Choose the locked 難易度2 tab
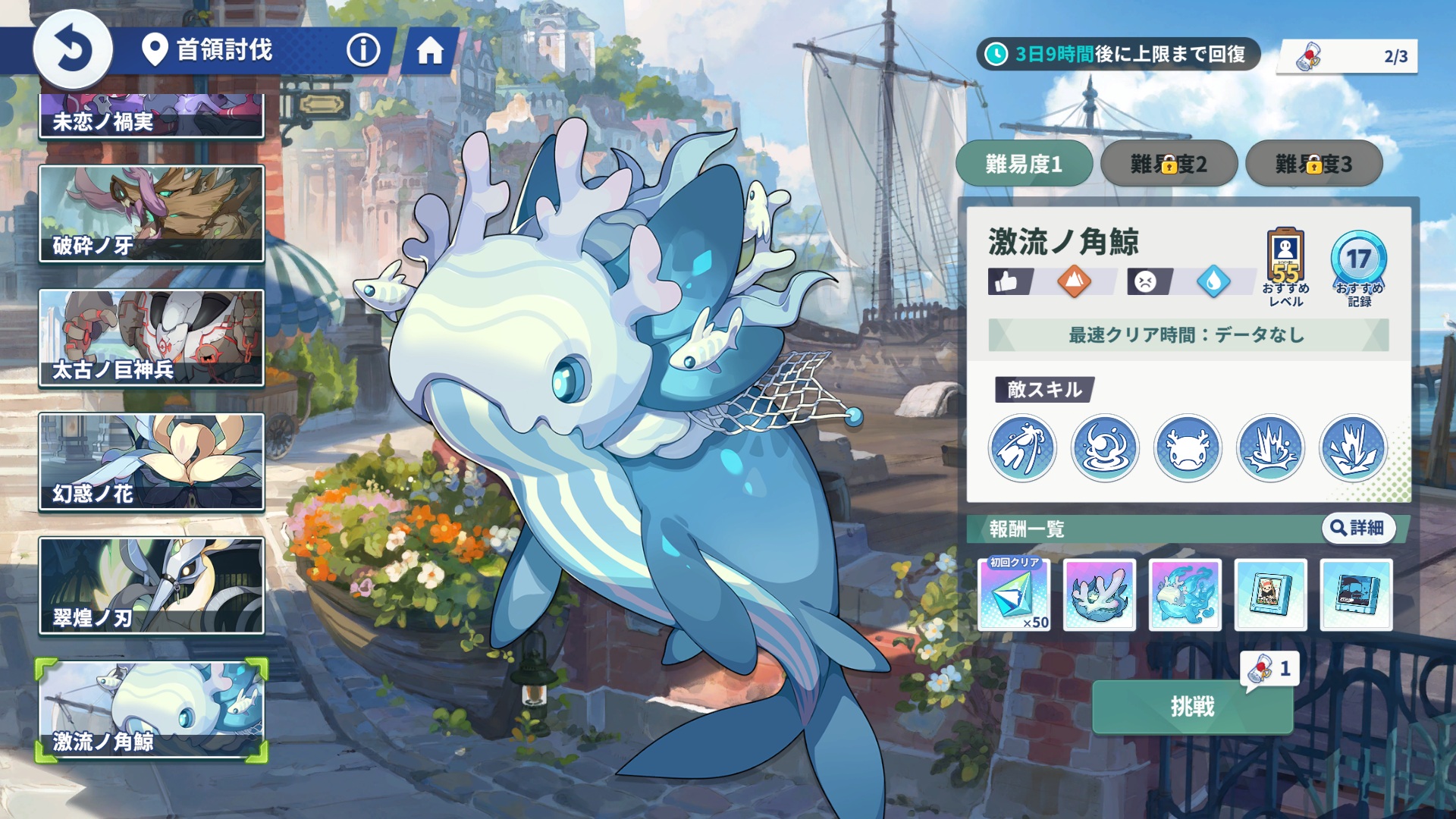1456x819 pixels. 1169,163
